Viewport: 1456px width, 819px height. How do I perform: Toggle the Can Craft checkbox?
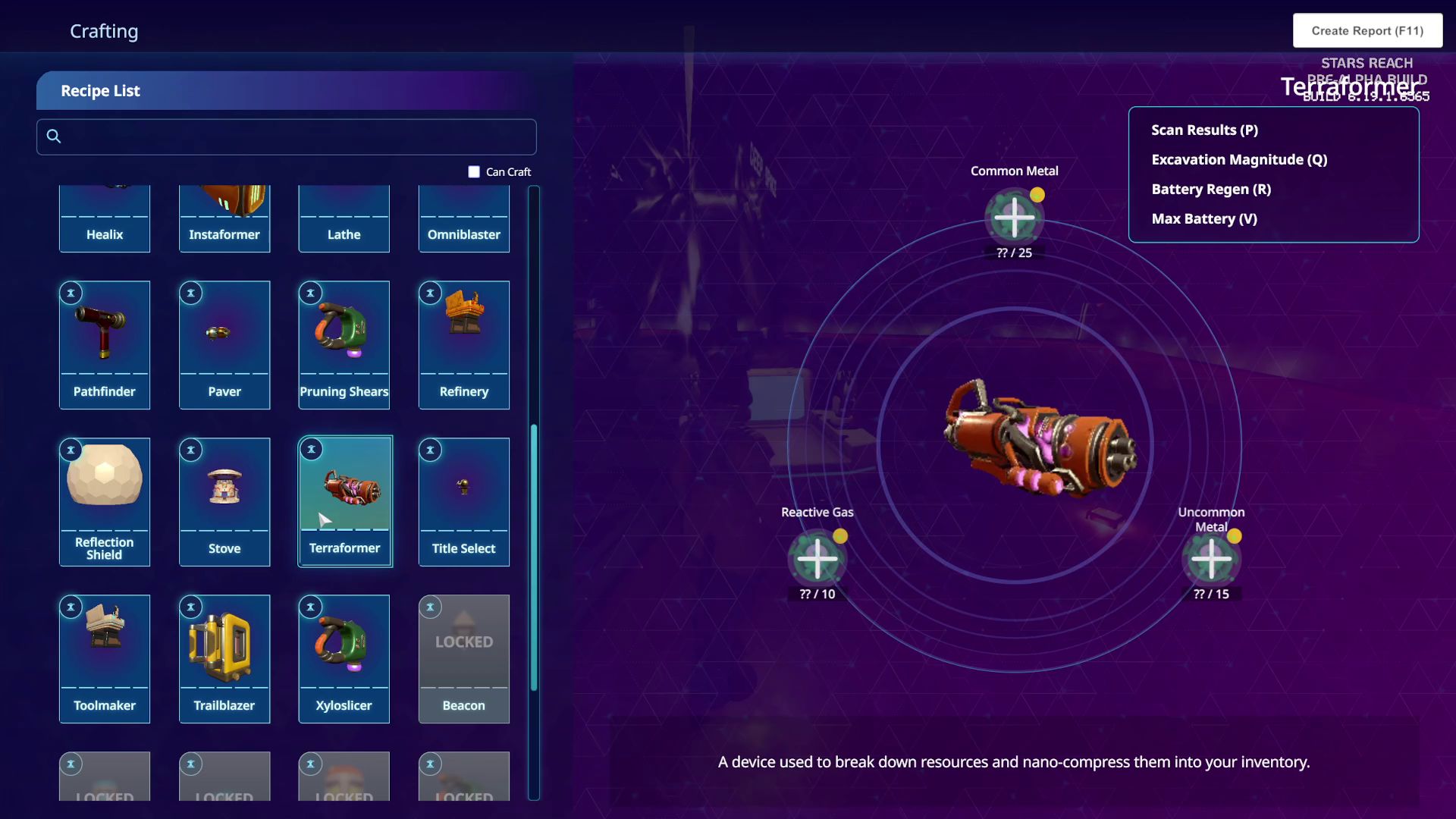pyautogui.click(x=474, y=172)
